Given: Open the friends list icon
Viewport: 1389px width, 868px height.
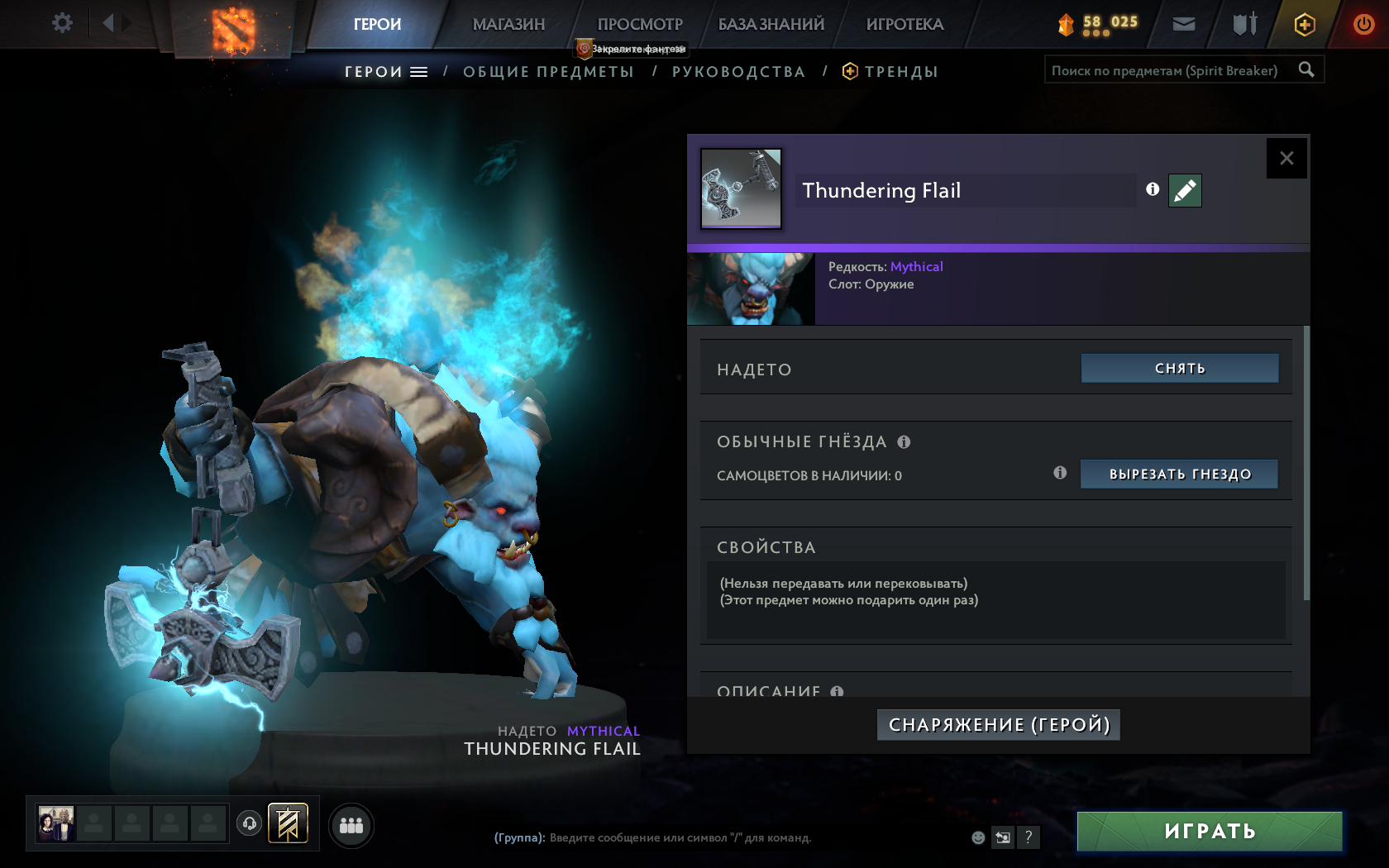Looking at the screenshot, I should (x=351, y=825).
